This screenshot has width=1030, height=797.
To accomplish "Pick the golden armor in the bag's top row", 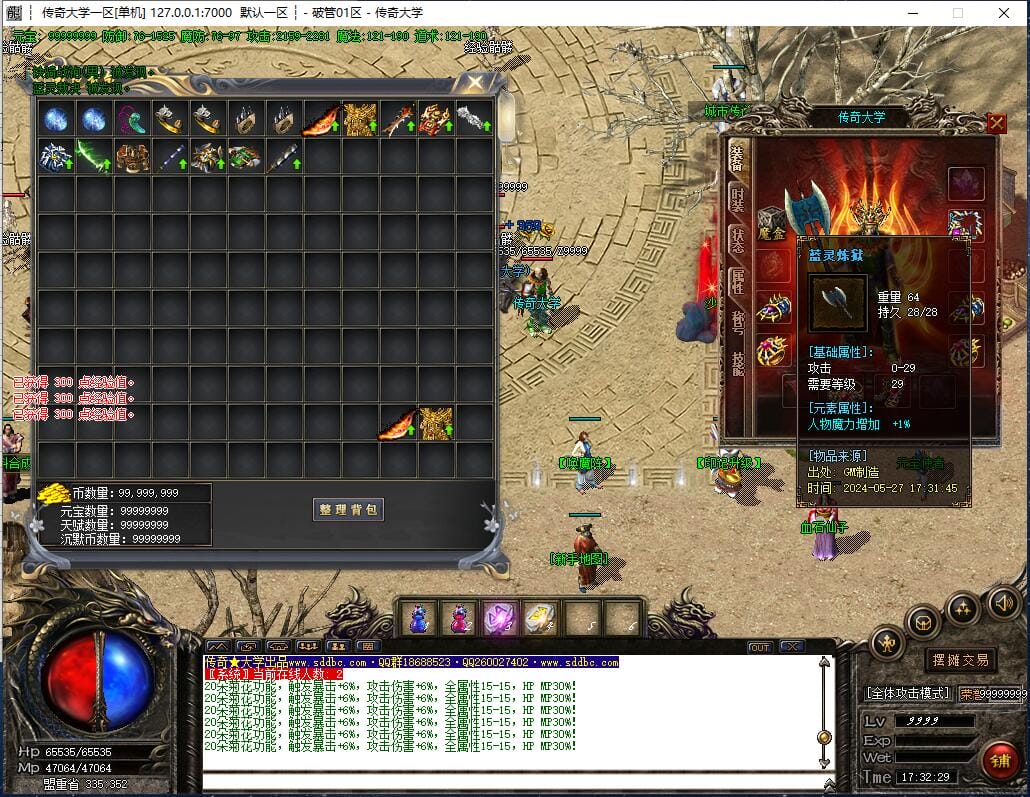I will [360, 119].
